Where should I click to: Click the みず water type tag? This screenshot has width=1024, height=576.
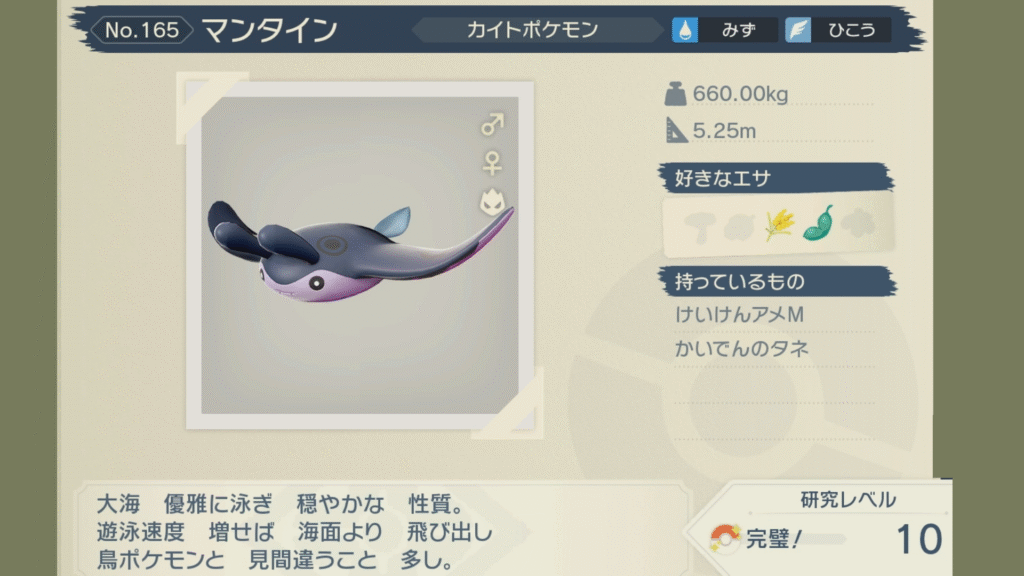click(725, 30)
